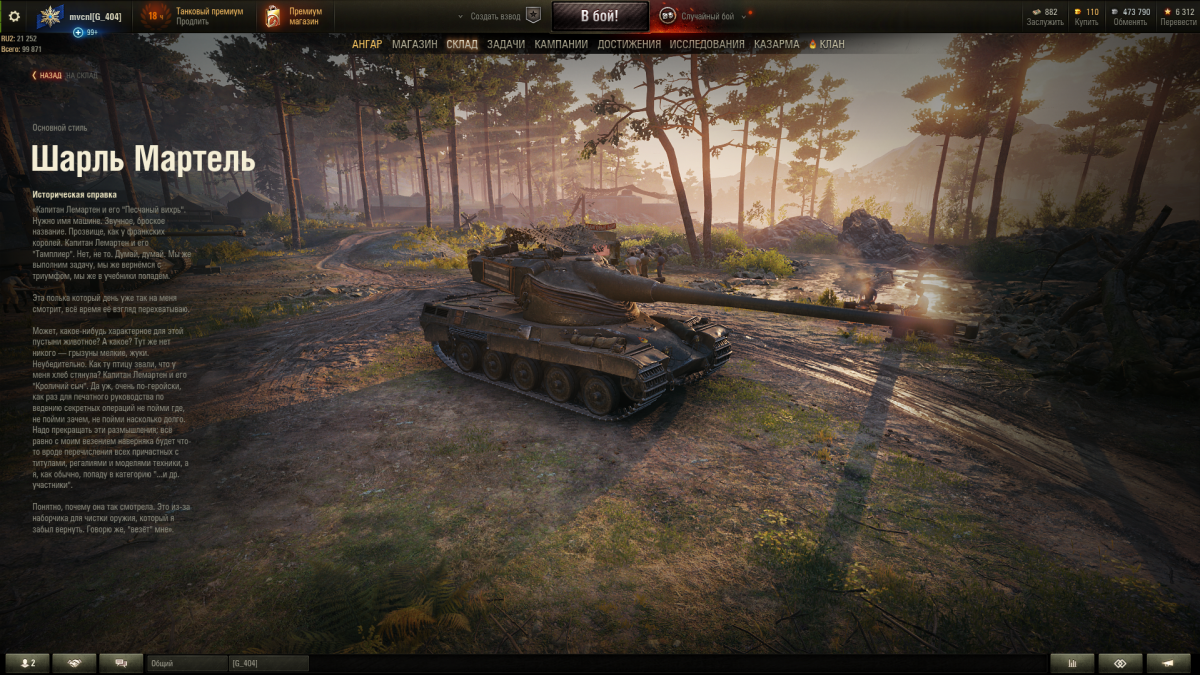Open settings via the gear icon

point(14,16)
